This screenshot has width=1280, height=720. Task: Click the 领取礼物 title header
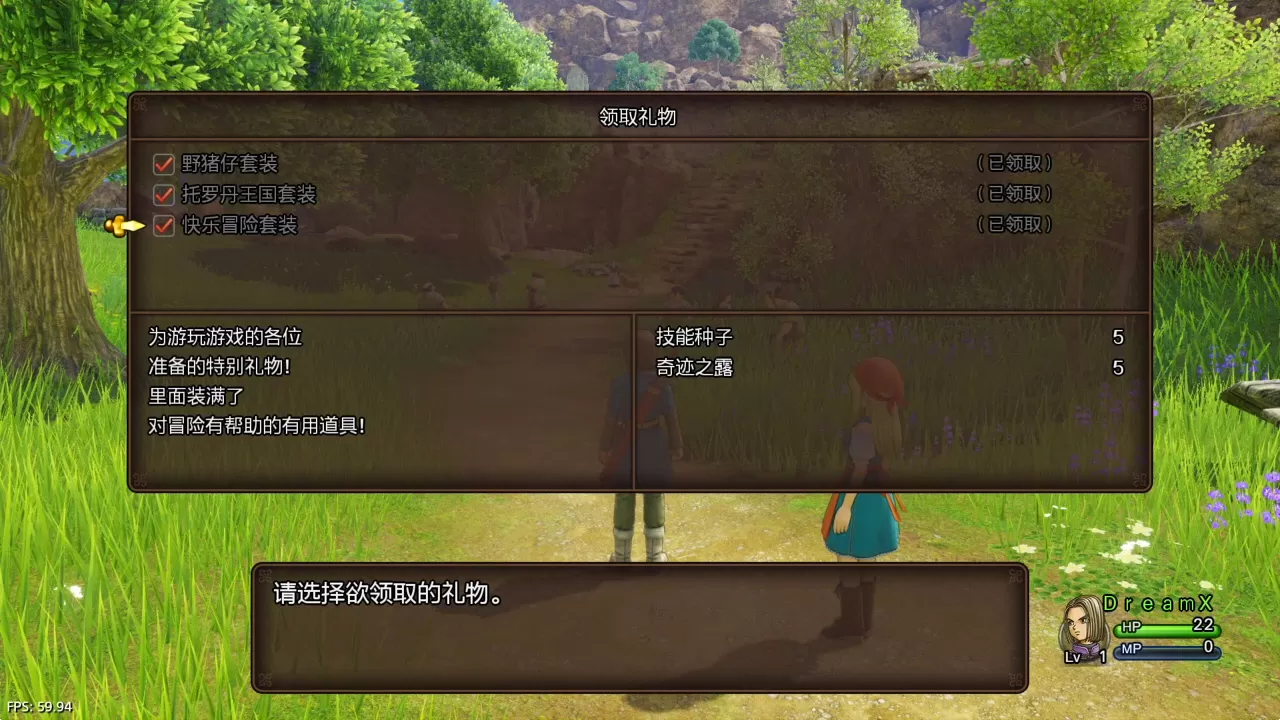(637, 117)
